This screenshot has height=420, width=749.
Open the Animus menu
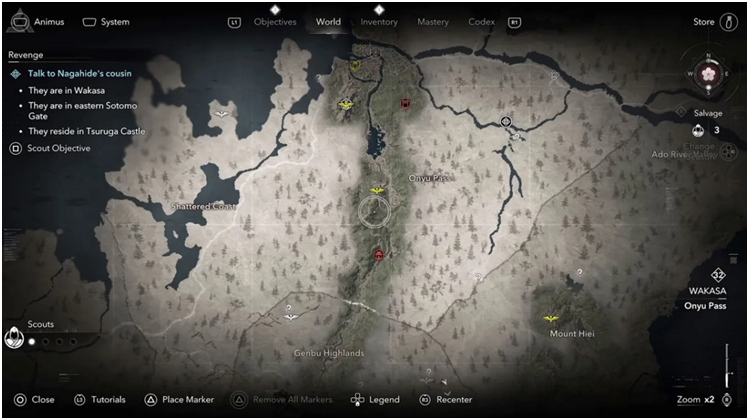click(x=38, y=22)
